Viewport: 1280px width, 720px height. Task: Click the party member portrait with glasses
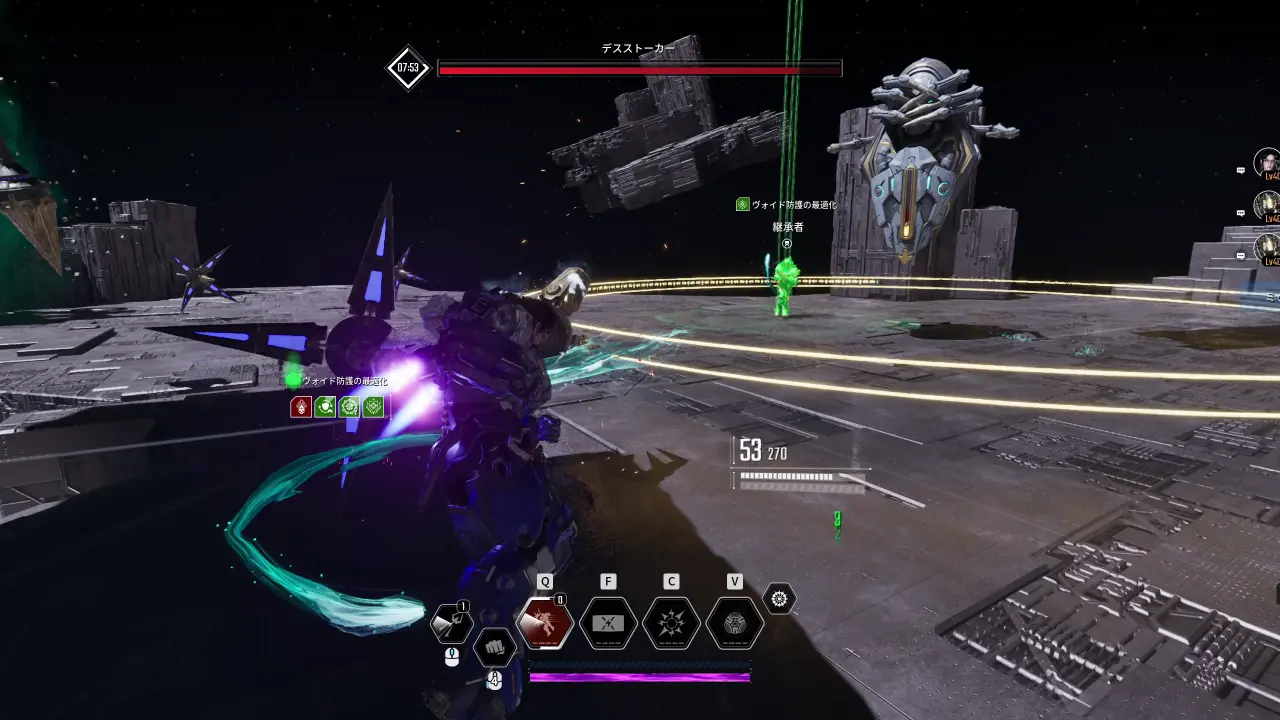[1267, 162]
